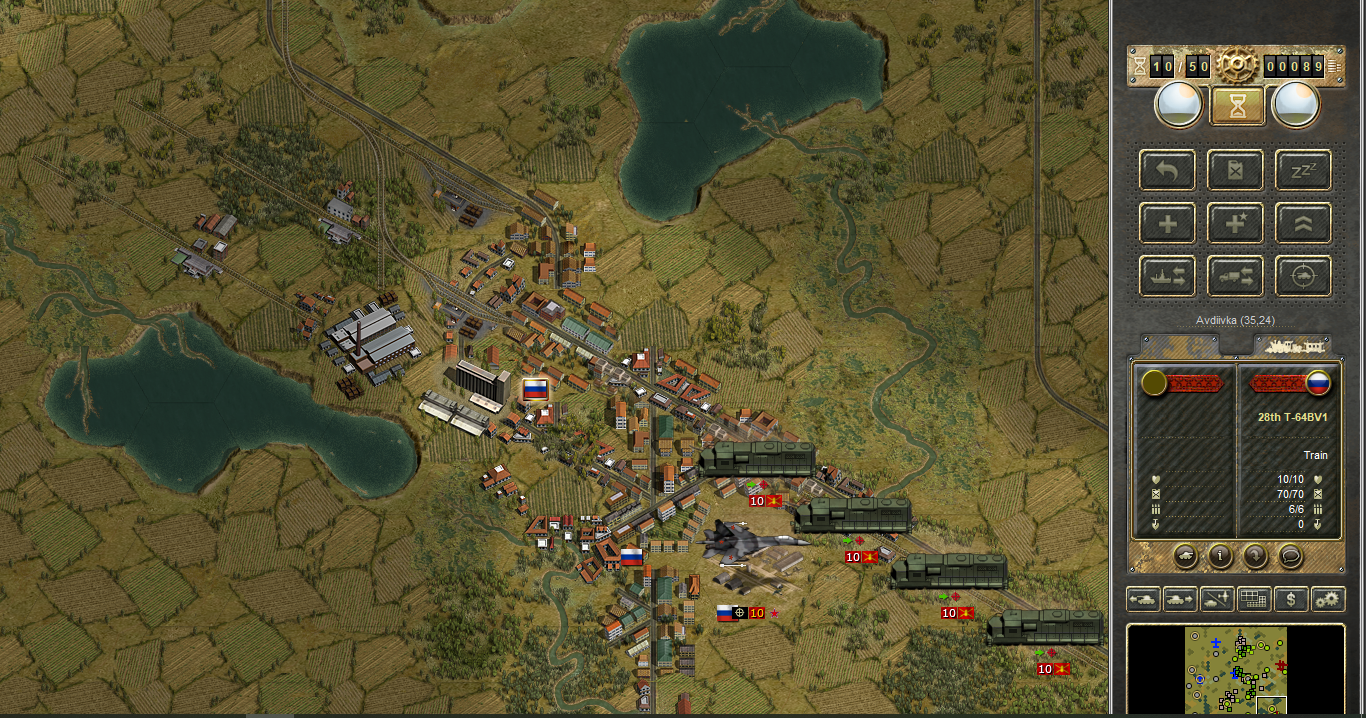Click the fuel canister resupply button
This screenshot has width=1366, height=718.
coord(1235,170)
